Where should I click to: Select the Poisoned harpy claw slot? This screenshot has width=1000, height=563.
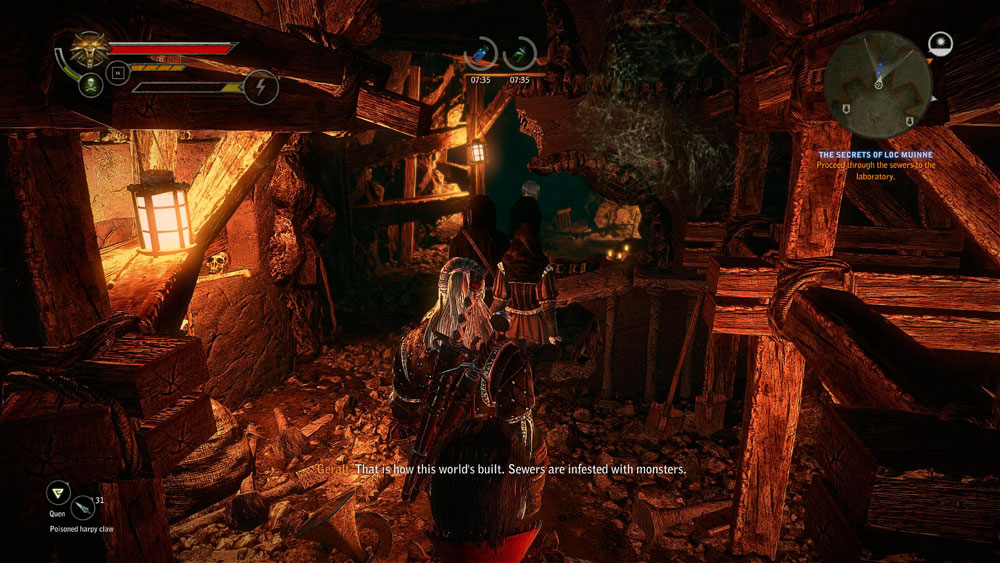click(82, 509)
